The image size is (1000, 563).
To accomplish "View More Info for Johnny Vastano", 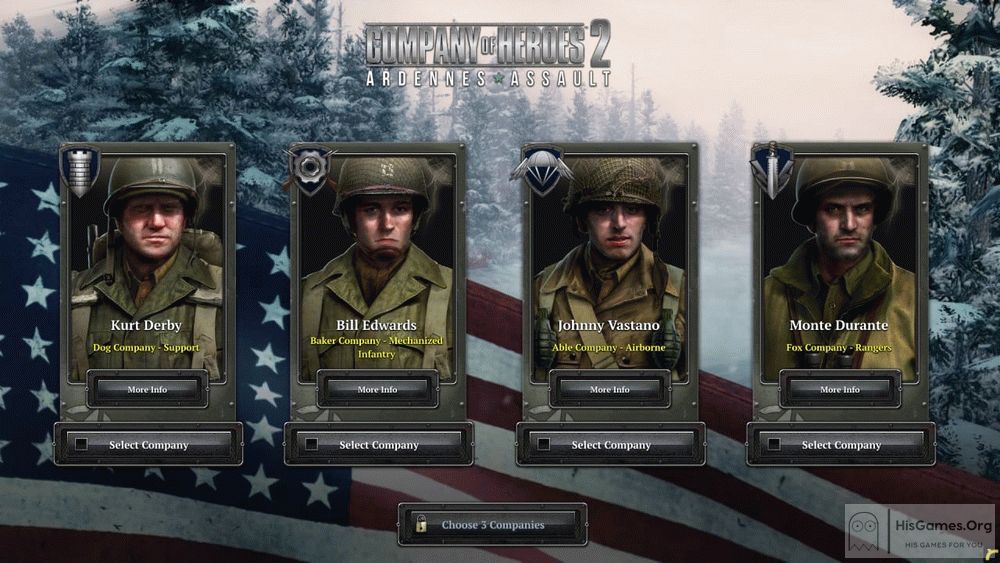I will click(x=609, y=389).
